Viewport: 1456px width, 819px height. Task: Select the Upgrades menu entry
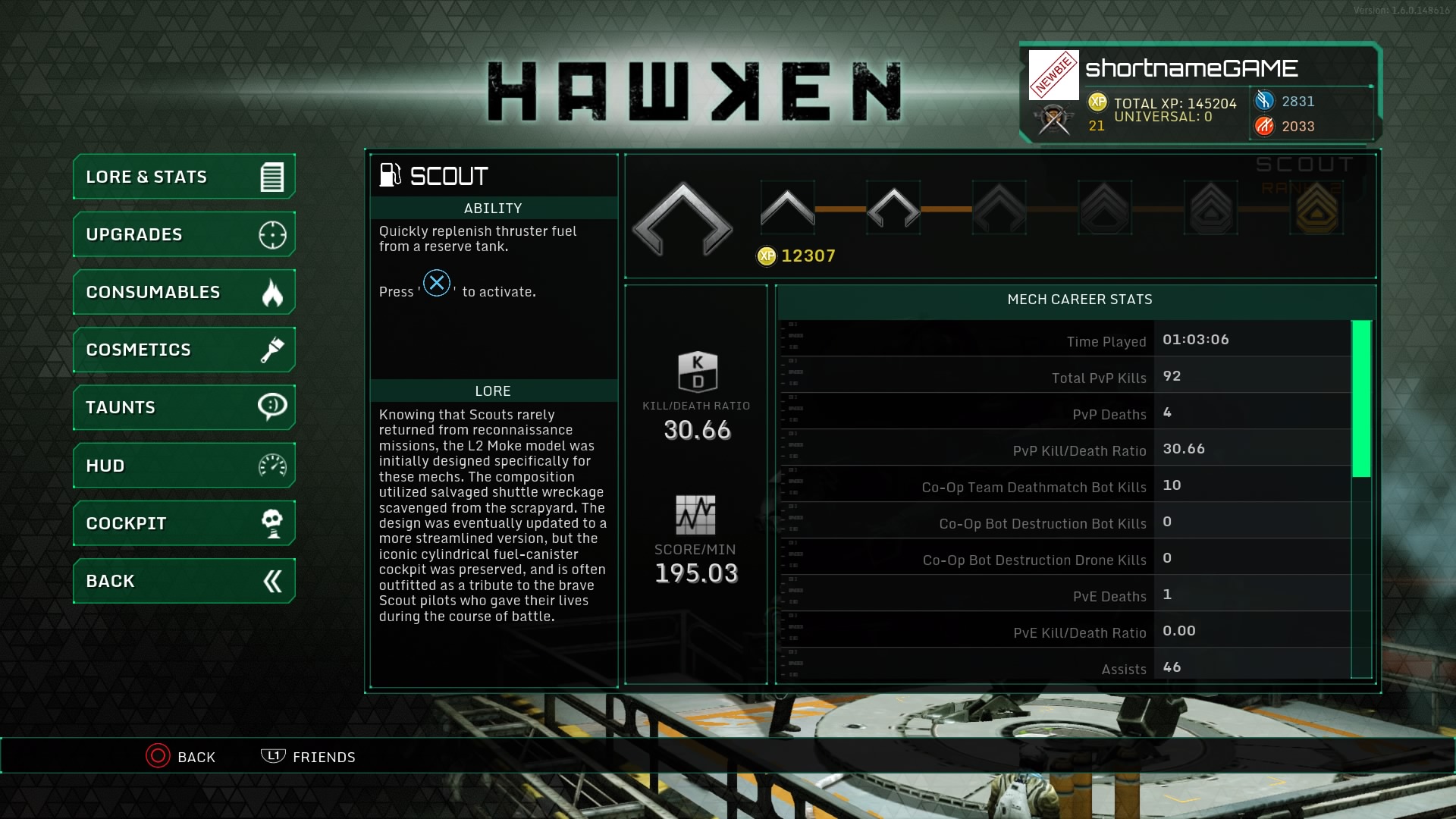point(184,234)
